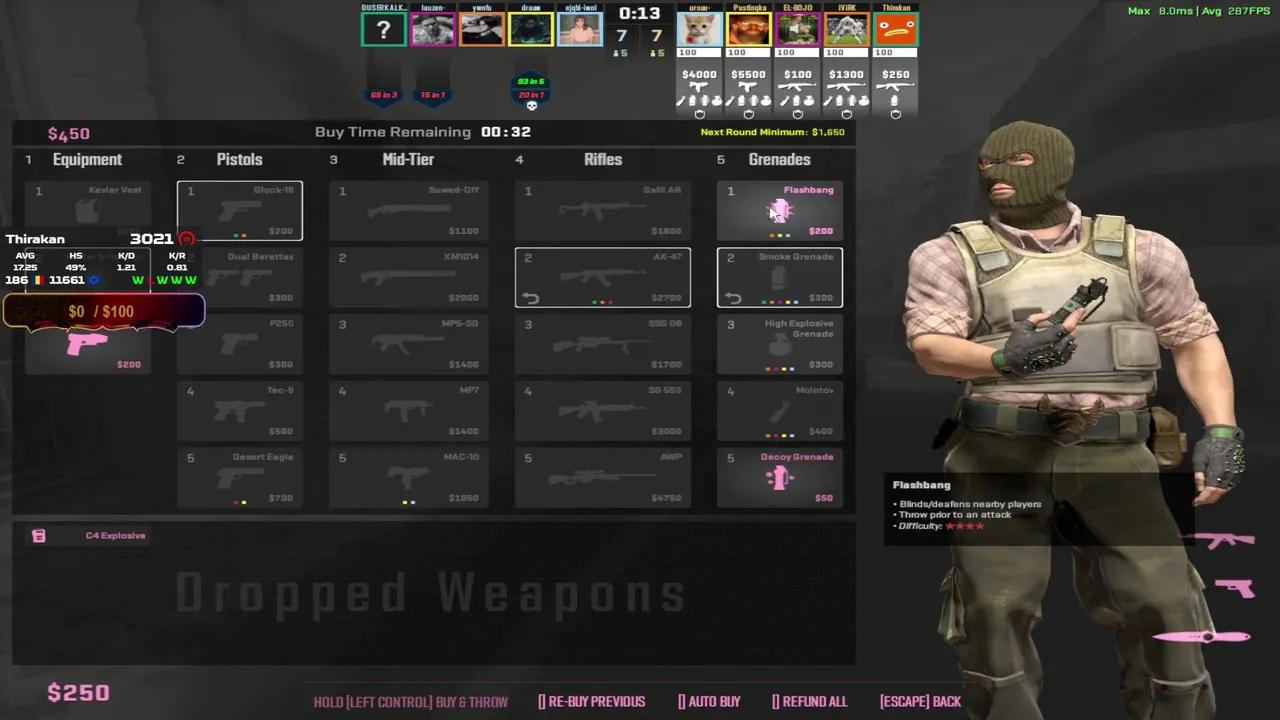1280x720 pixels.
Task: Switch to the Pistols category
Action: pos(239,159)
